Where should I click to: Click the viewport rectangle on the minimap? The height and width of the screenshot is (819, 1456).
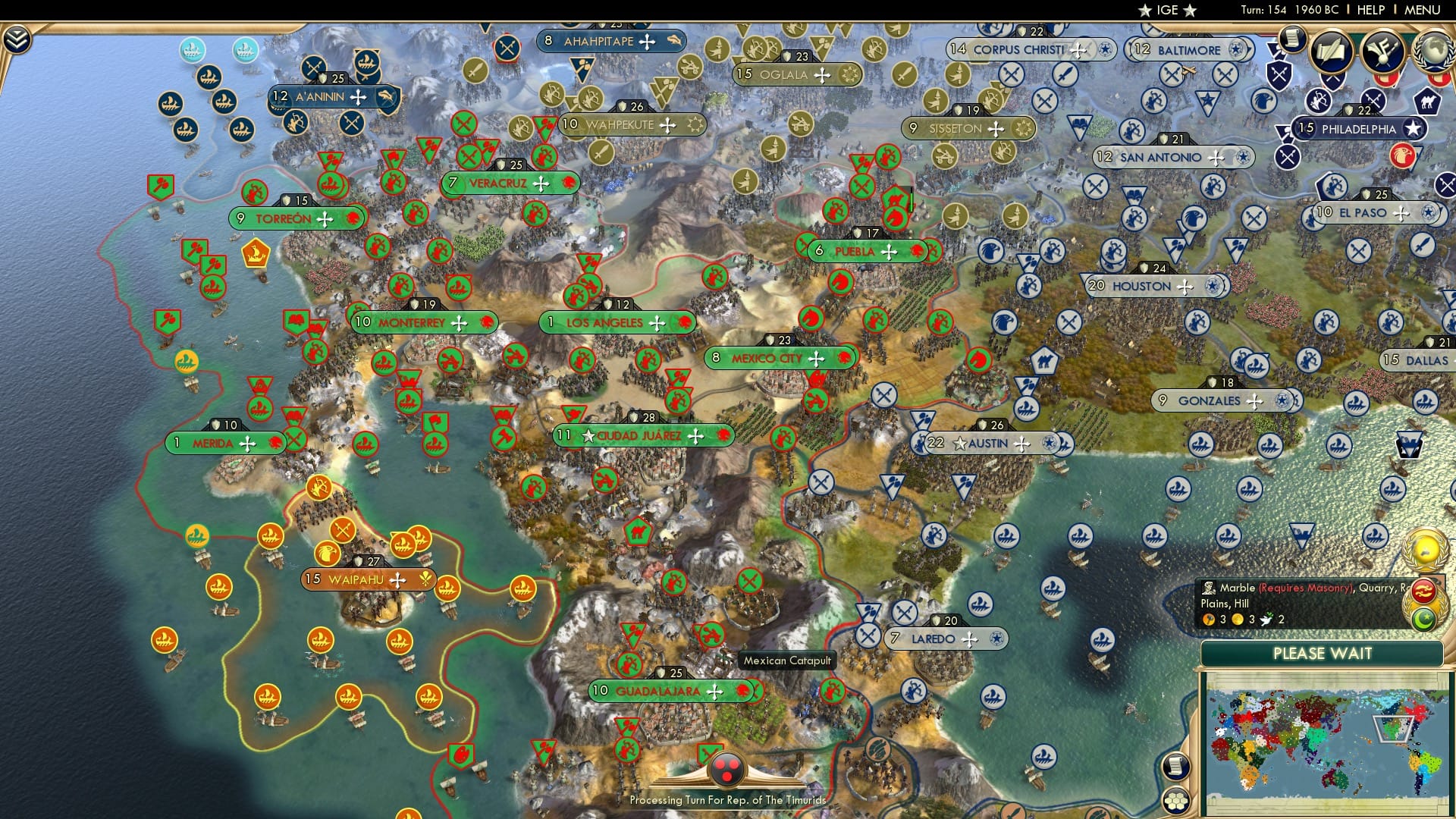pyautogui.click(x=1392, y=730)
